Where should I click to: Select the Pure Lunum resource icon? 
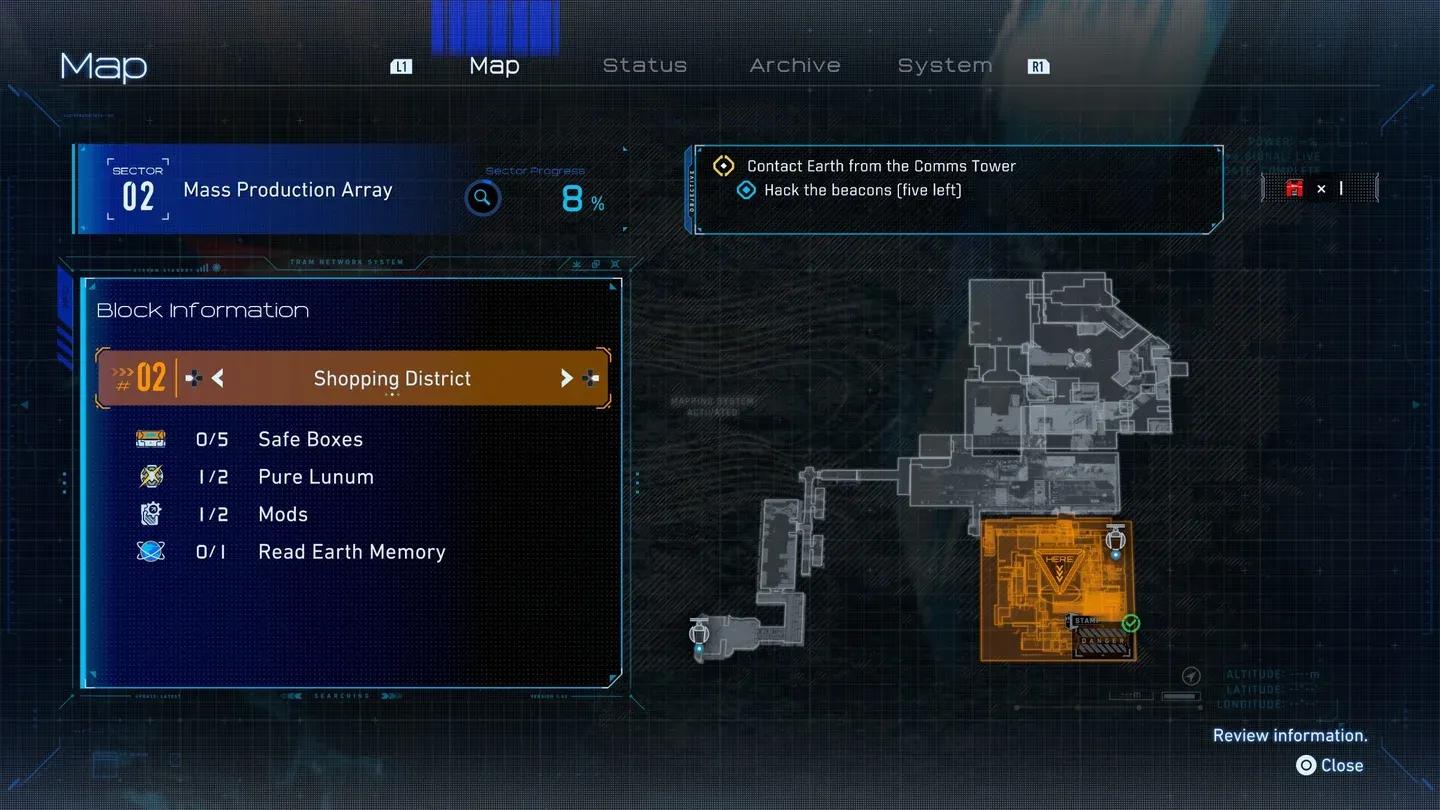point(150,476)
